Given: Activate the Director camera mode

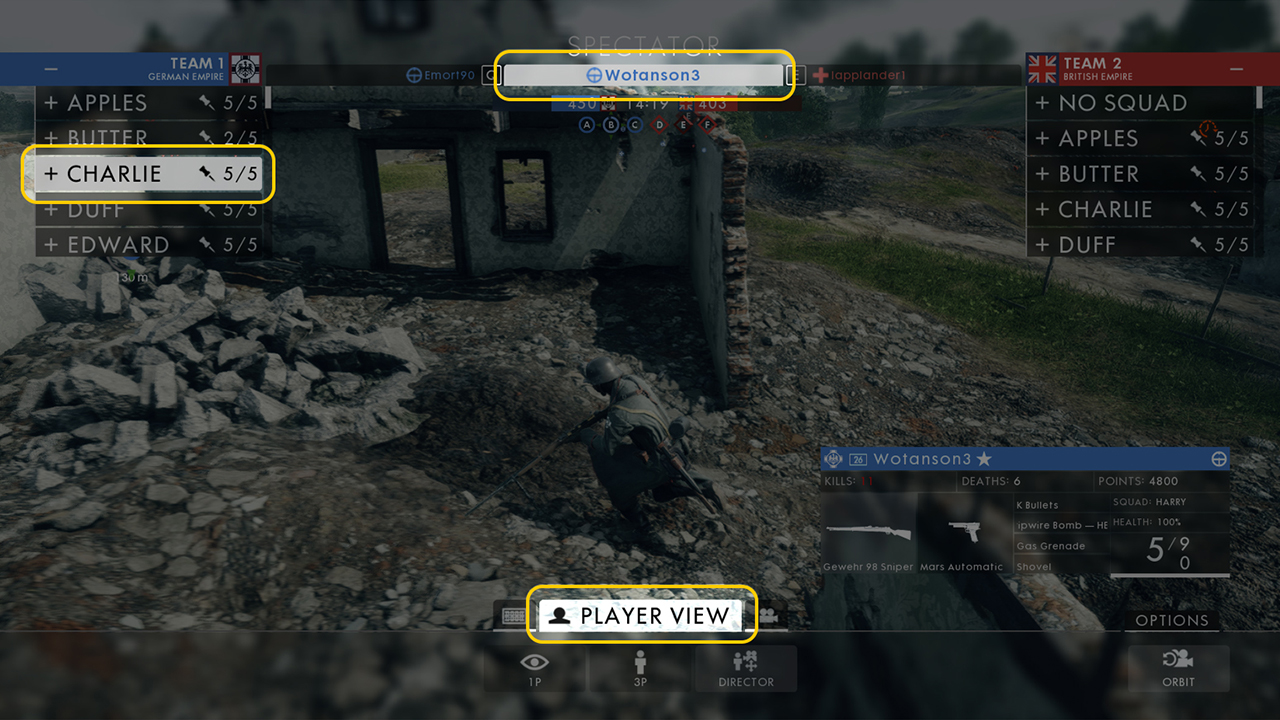Looking at the screenshot, I should pyautogui.click(x=746, y=669).
